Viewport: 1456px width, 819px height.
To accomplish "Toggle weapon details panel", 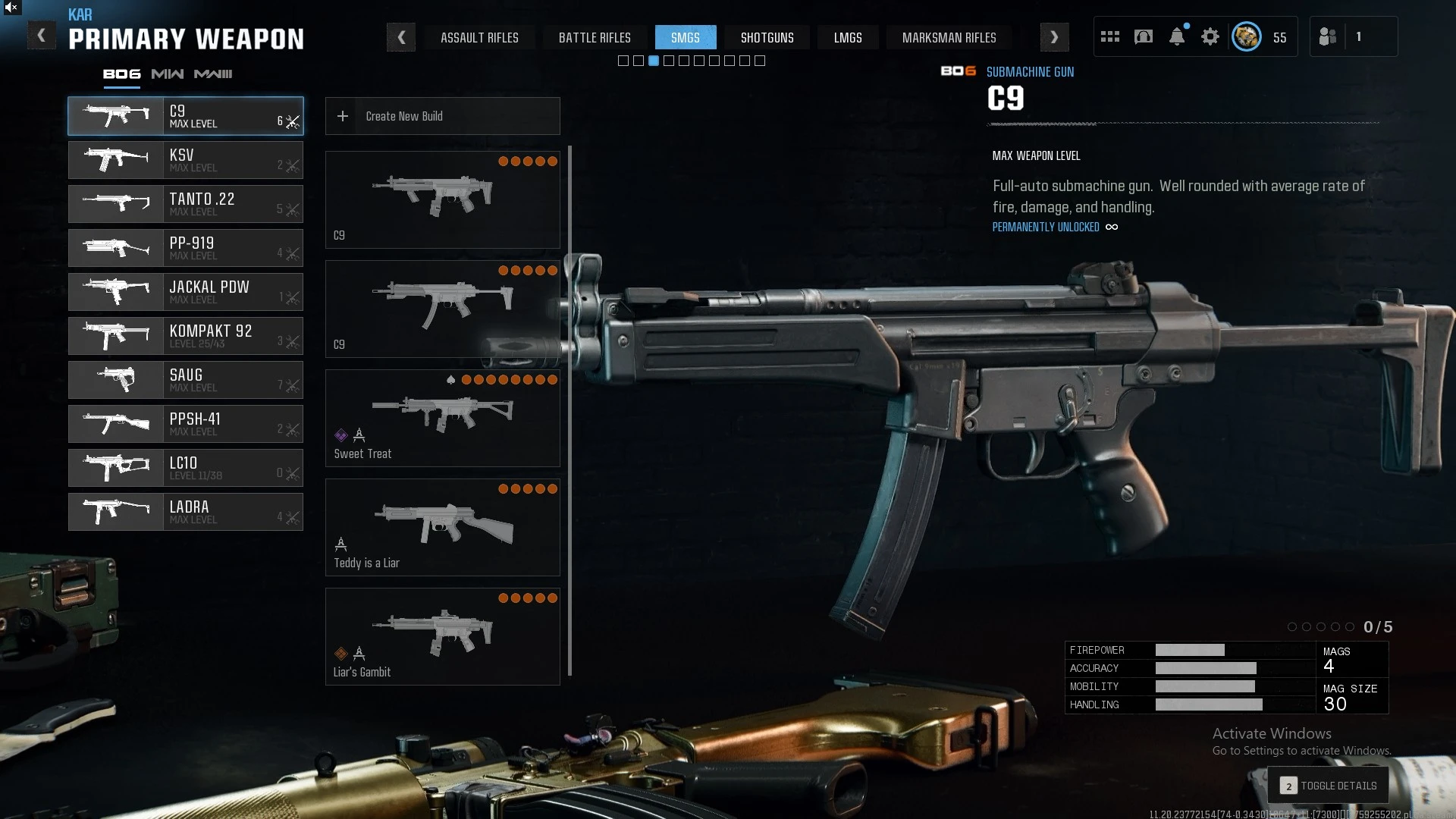I will (1329, 786).
